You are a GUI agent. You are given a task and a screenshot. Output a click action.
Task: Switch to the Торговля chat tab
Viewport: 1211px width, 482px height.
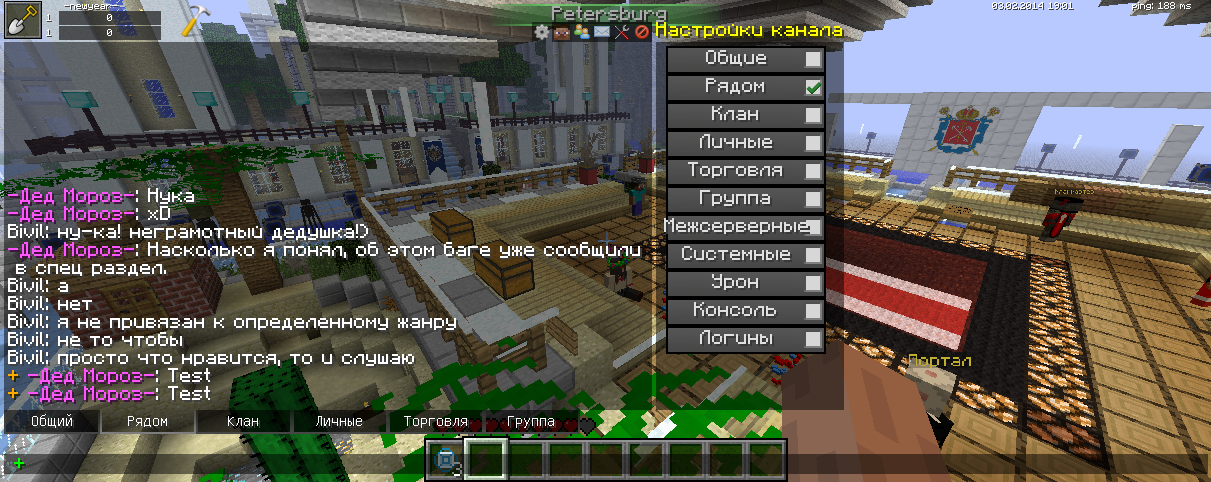pyautogui.click(x=435, y=422)
